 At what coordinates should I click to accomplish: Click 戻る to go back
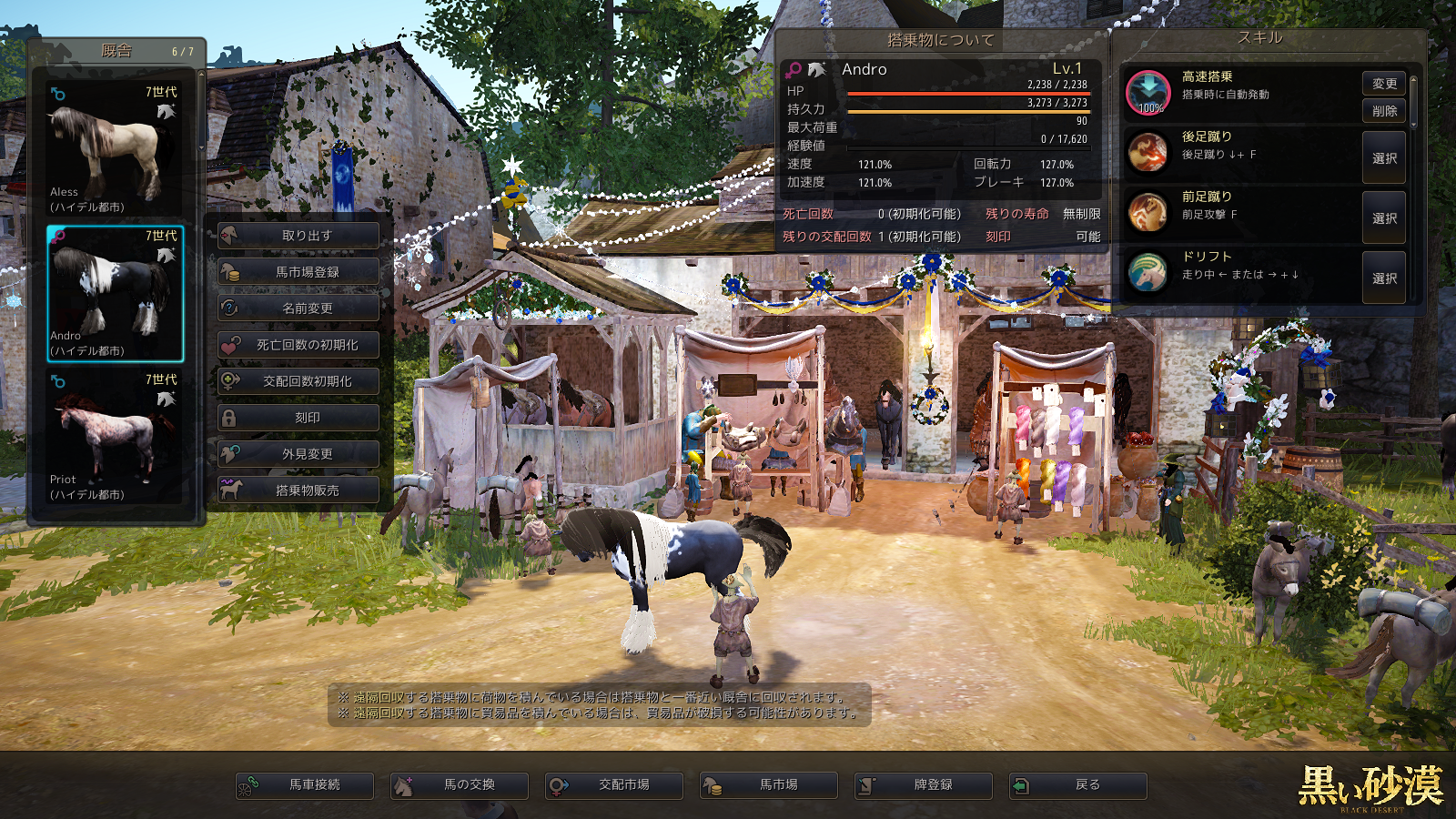click(x=1078, y=785)
